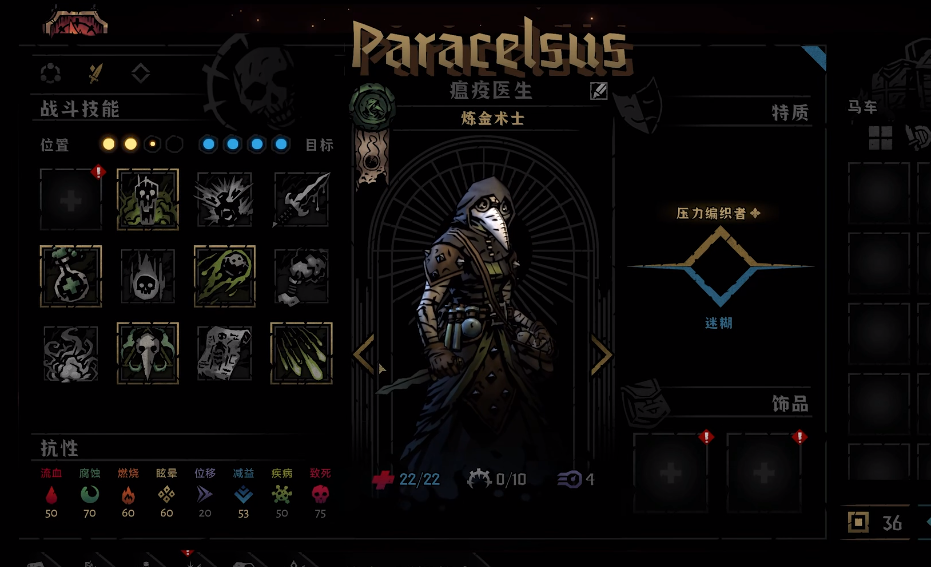Image resolution: width=931 pixels, height=567 pixels.
Task: Open the combat skills sword tab
Action: (96, 72)
